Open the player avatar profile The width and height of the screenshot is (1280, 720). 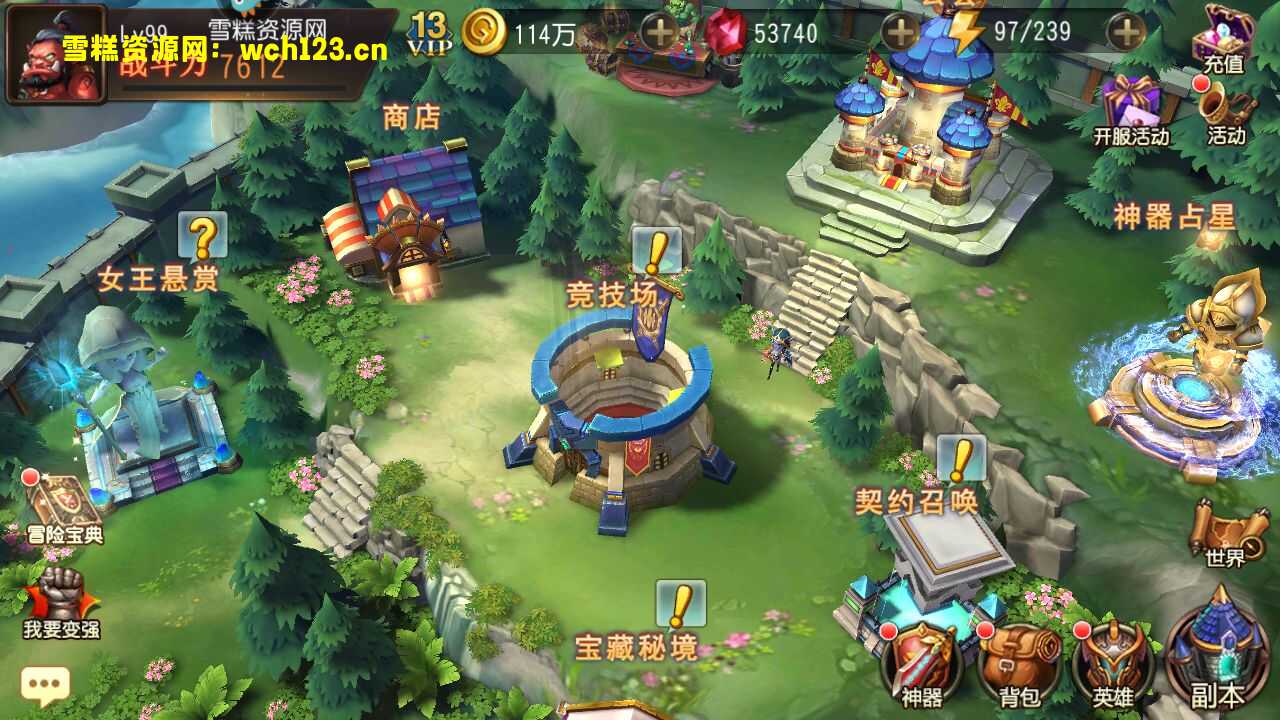point(56,54)
